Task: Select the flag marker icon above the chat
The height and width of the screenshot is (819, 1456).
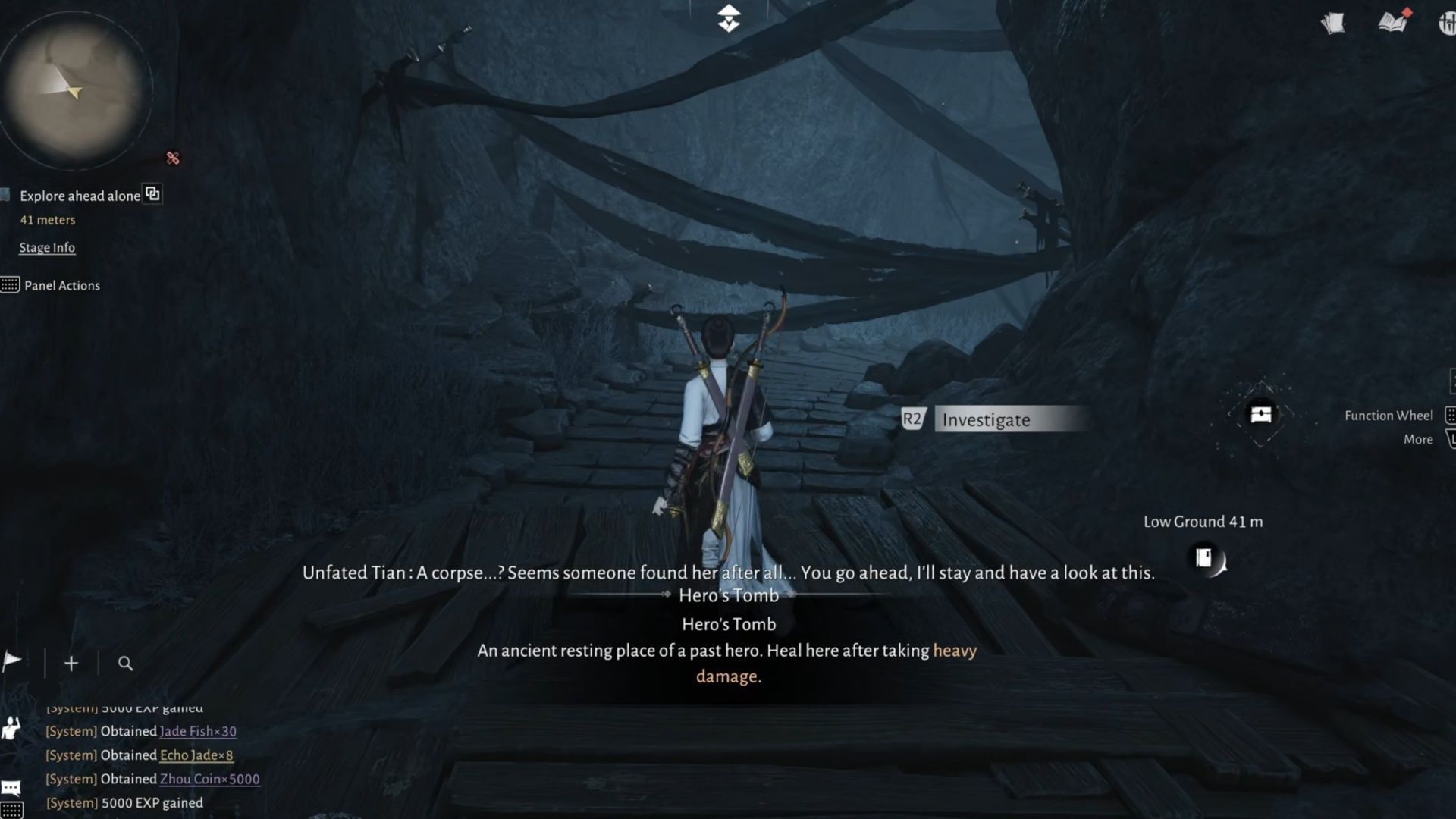Action: click(11, 662)
